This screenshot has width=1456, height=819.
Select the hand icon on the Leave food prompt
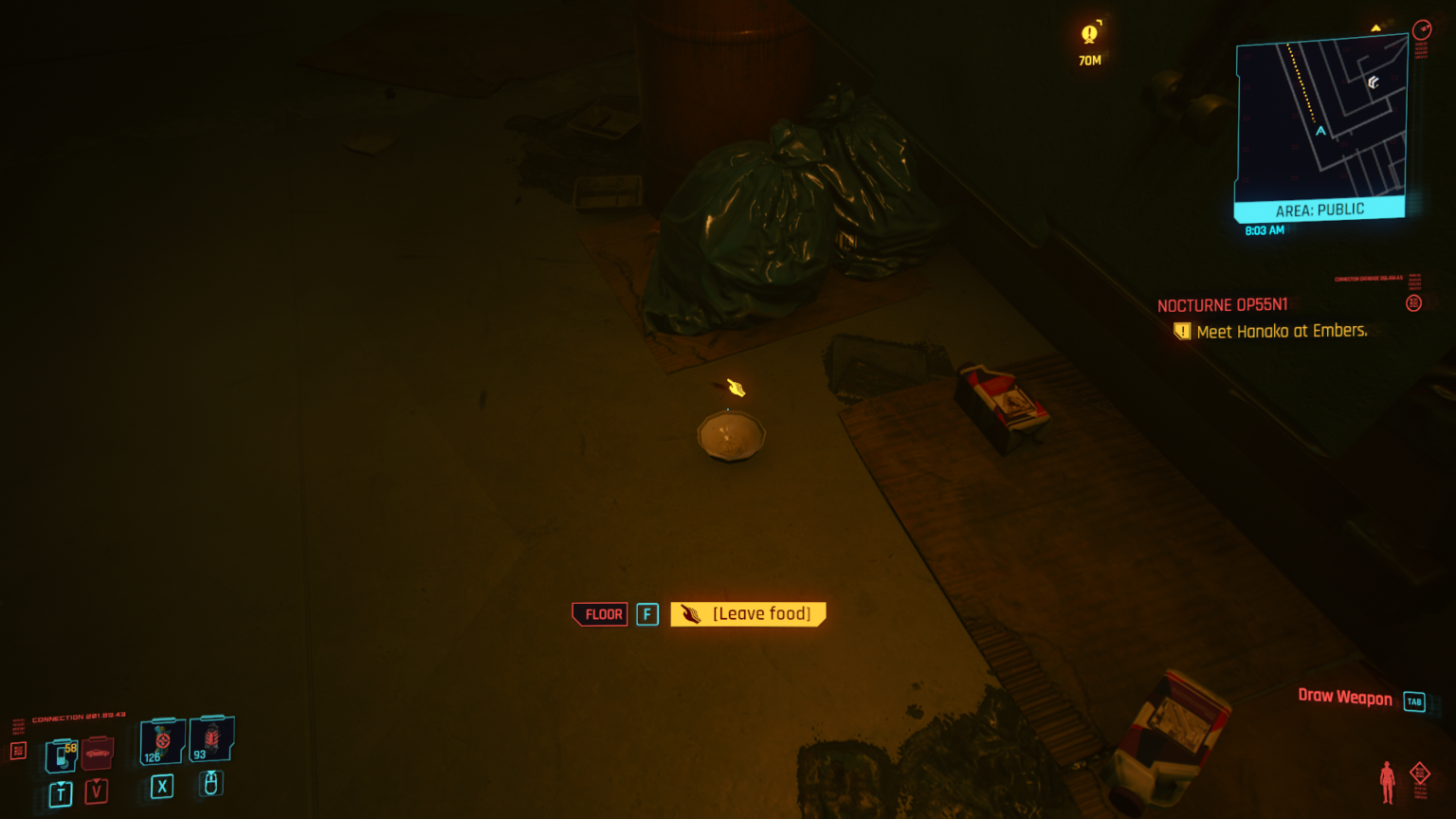click(x=689, y=613)
